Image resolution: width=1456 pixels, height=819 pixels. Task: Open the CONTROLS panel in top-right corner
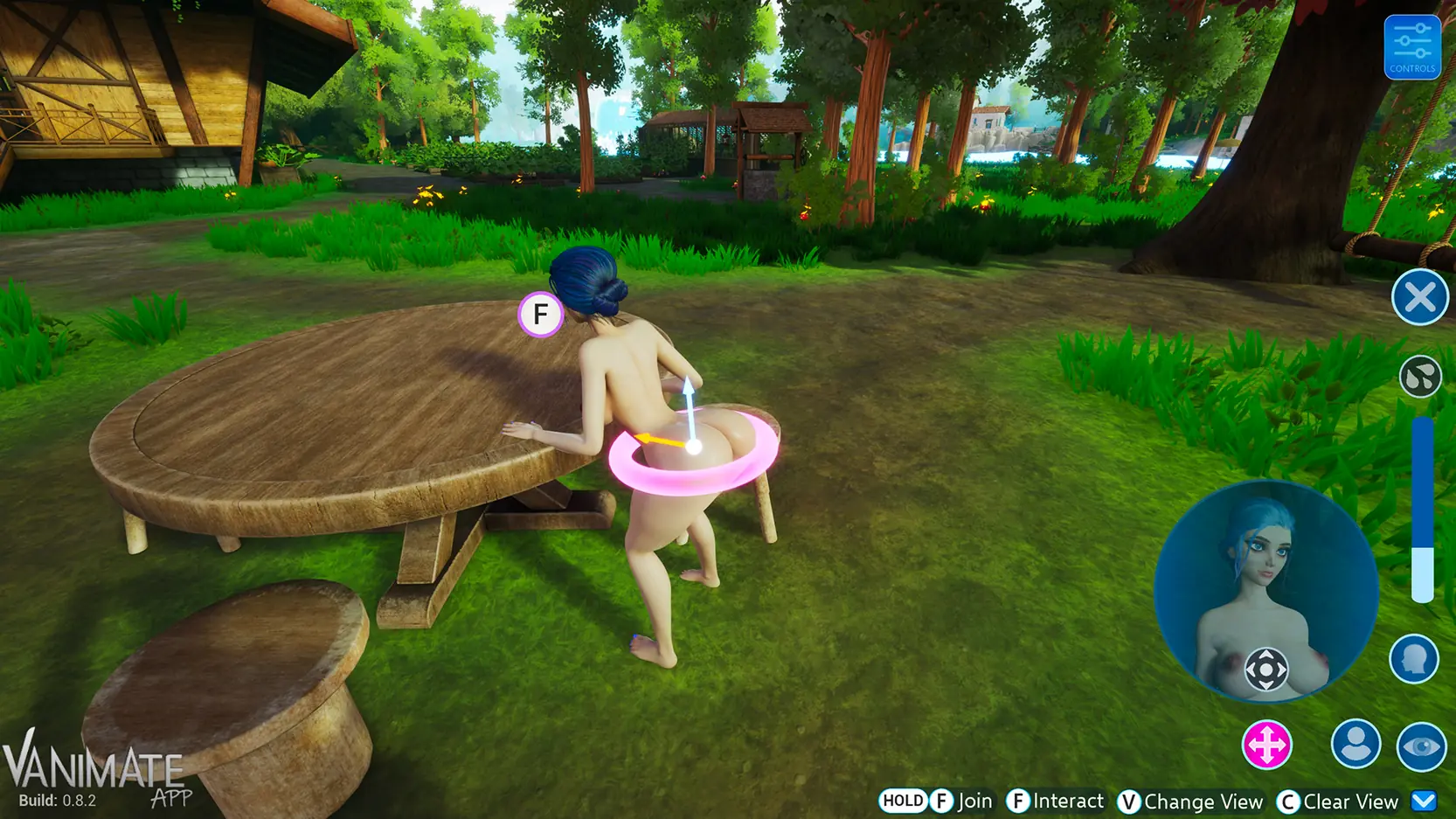point(1412,47)
